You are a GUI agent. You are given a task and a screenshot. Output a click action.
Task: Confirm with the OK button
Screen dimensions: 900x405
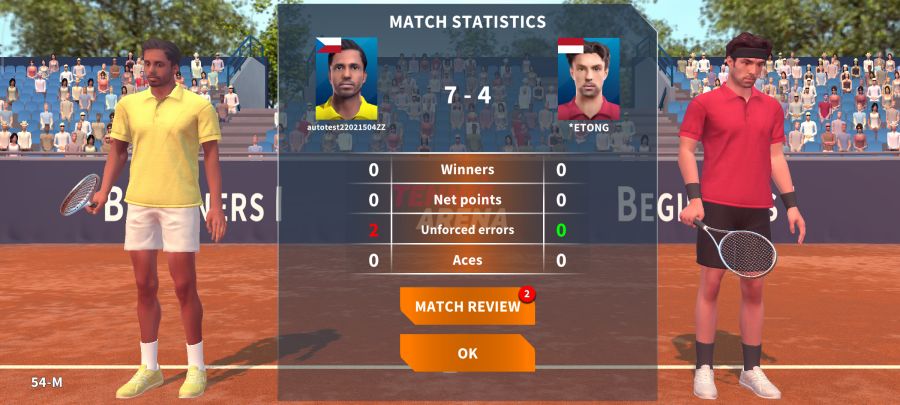coord(467,353)
